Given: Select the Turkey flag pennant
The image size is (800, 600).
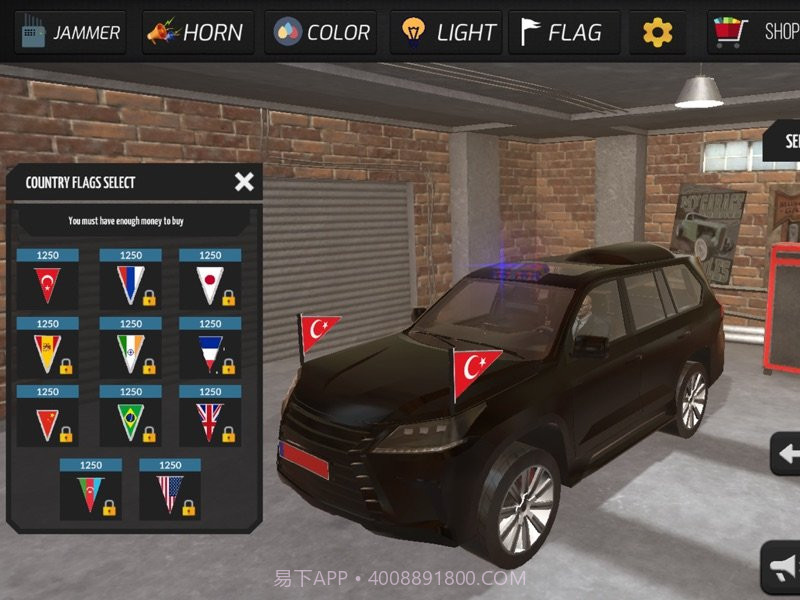Looking at the screenshot, I should tap(47, 284).
